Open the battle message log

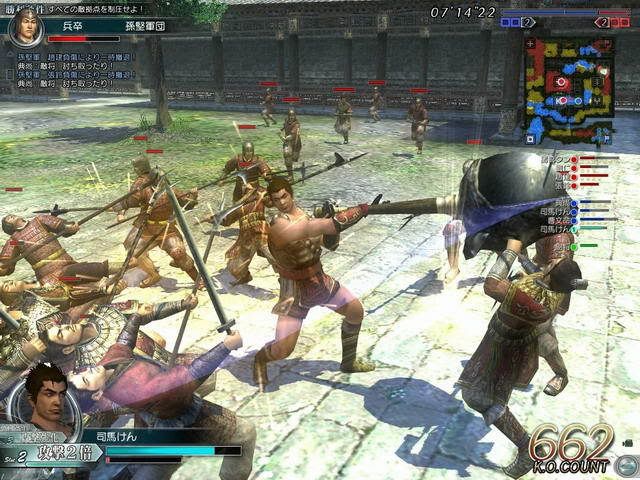pos(75,71)
